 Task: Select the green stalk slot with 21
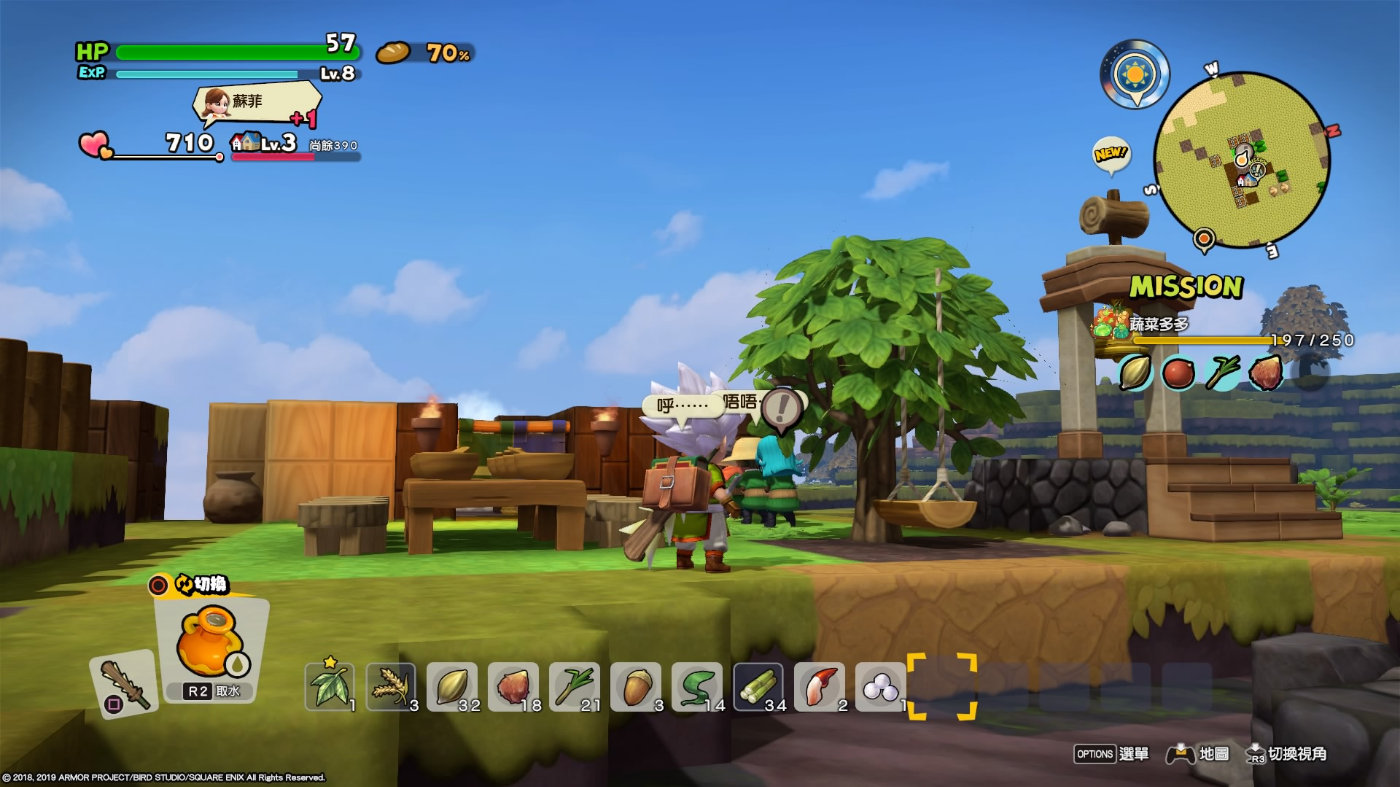coord(574,685)
